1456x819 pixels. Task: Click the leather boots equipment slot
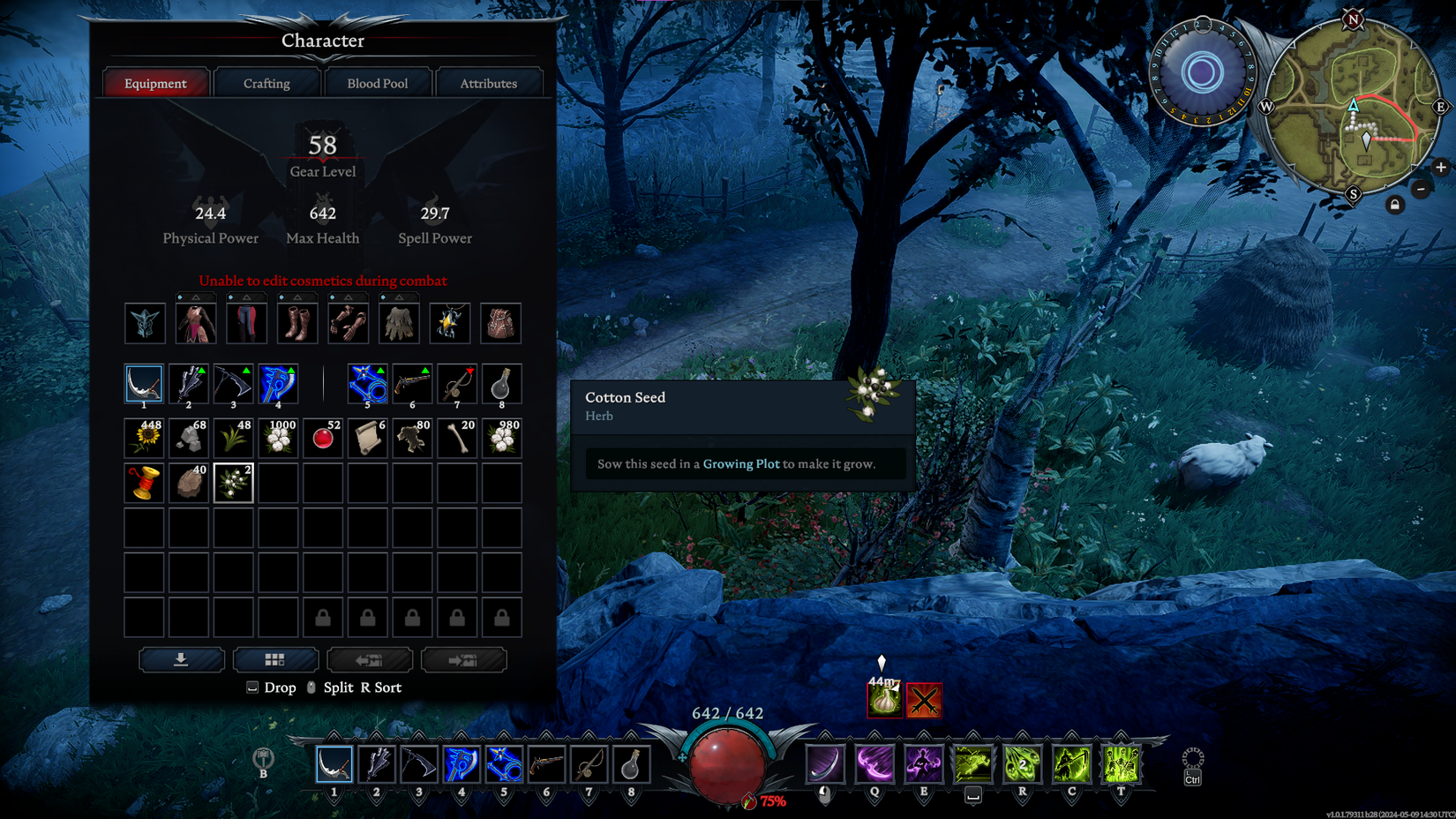296,324
